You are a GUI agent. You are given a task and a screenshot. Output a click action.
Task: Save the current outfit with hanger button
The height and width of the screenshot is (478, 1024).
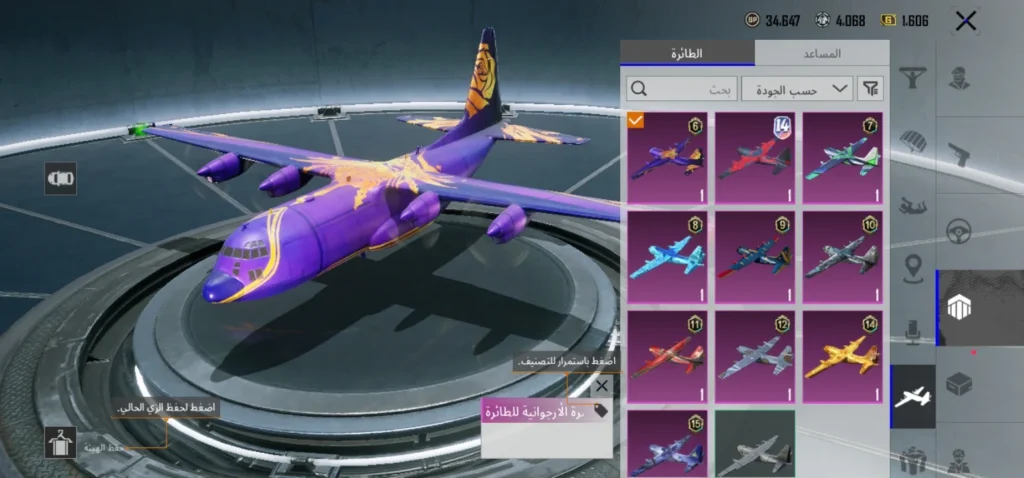[61, 441]
